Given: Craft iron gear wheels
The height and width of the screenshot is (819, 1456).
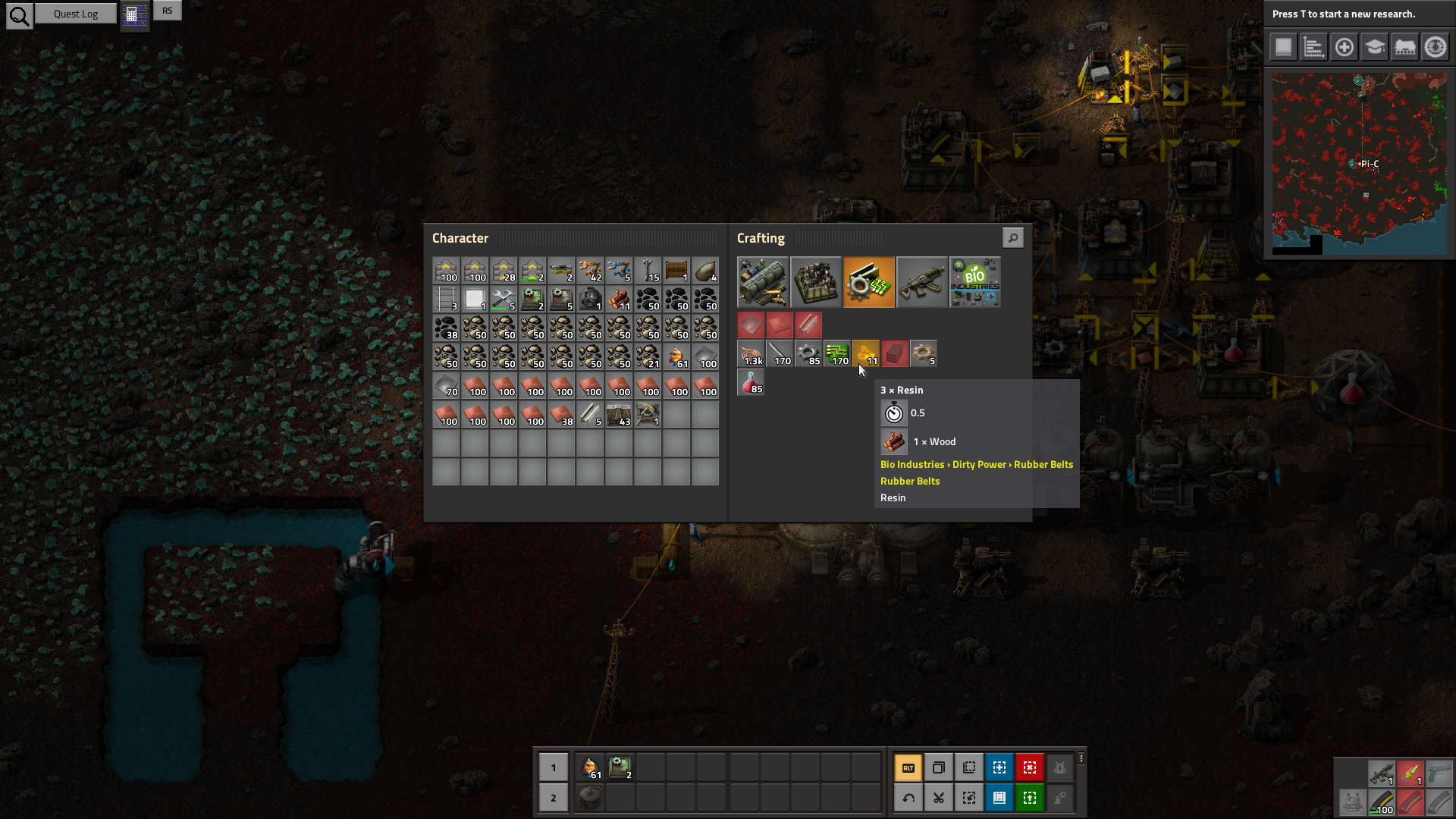Looking at the screenshot, I should coord(808,353).
